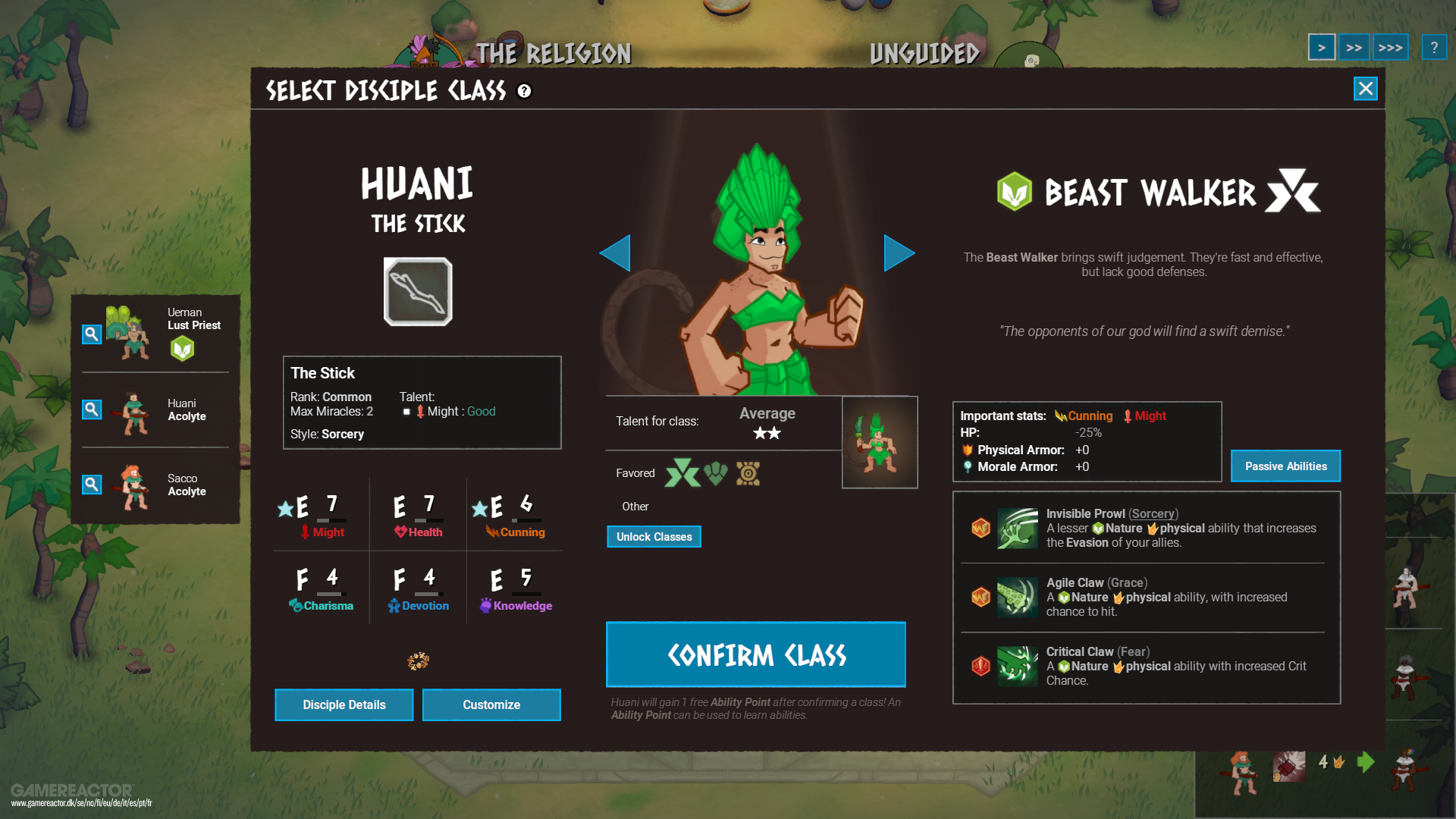The height and width of the screenshot is (819, 1456).
Task: Open the Invisible Prowl ability icon
Action: pos(1017,529)
